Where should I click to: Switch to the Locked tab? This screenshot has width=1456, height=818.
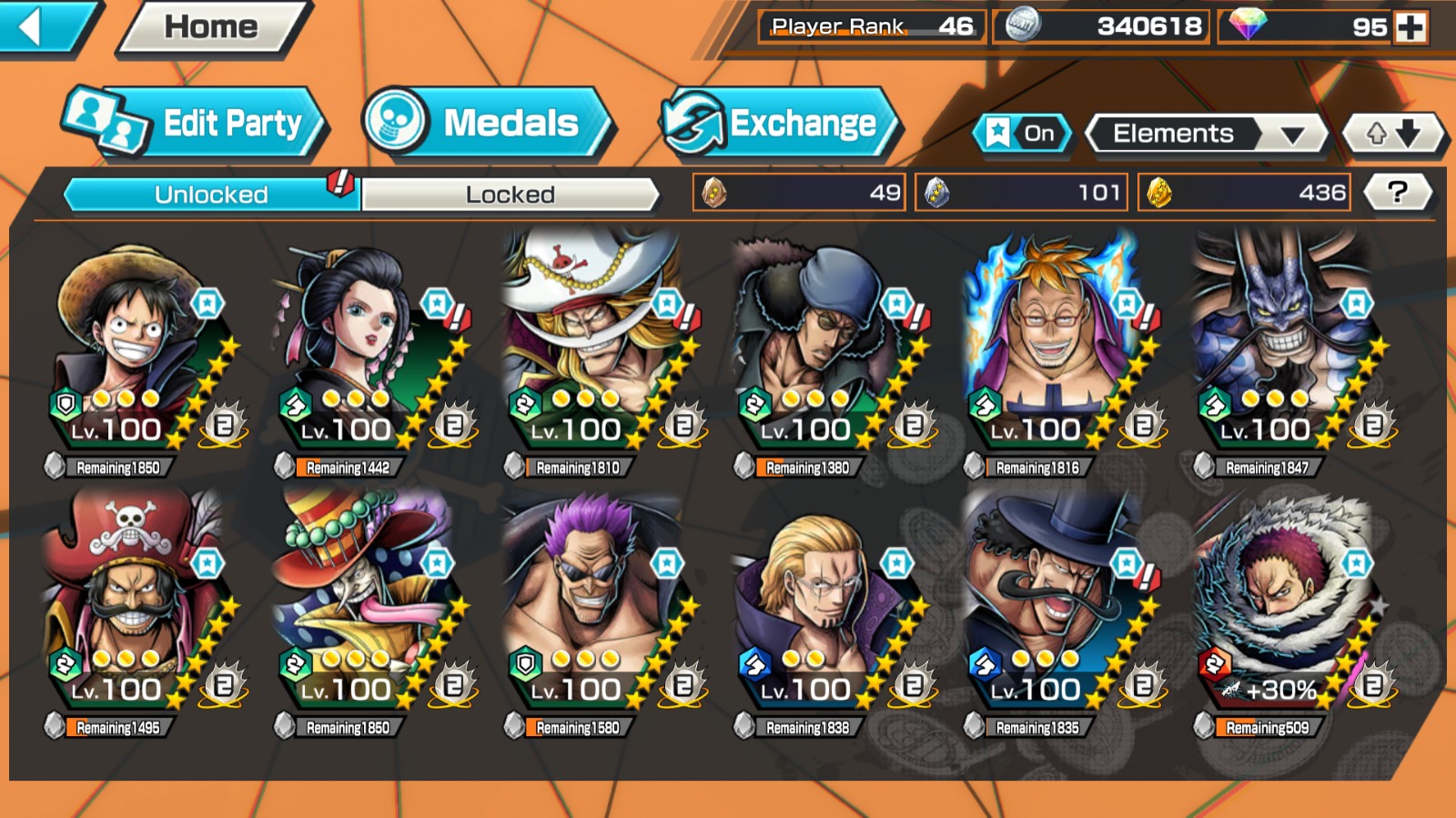[510, 194]
